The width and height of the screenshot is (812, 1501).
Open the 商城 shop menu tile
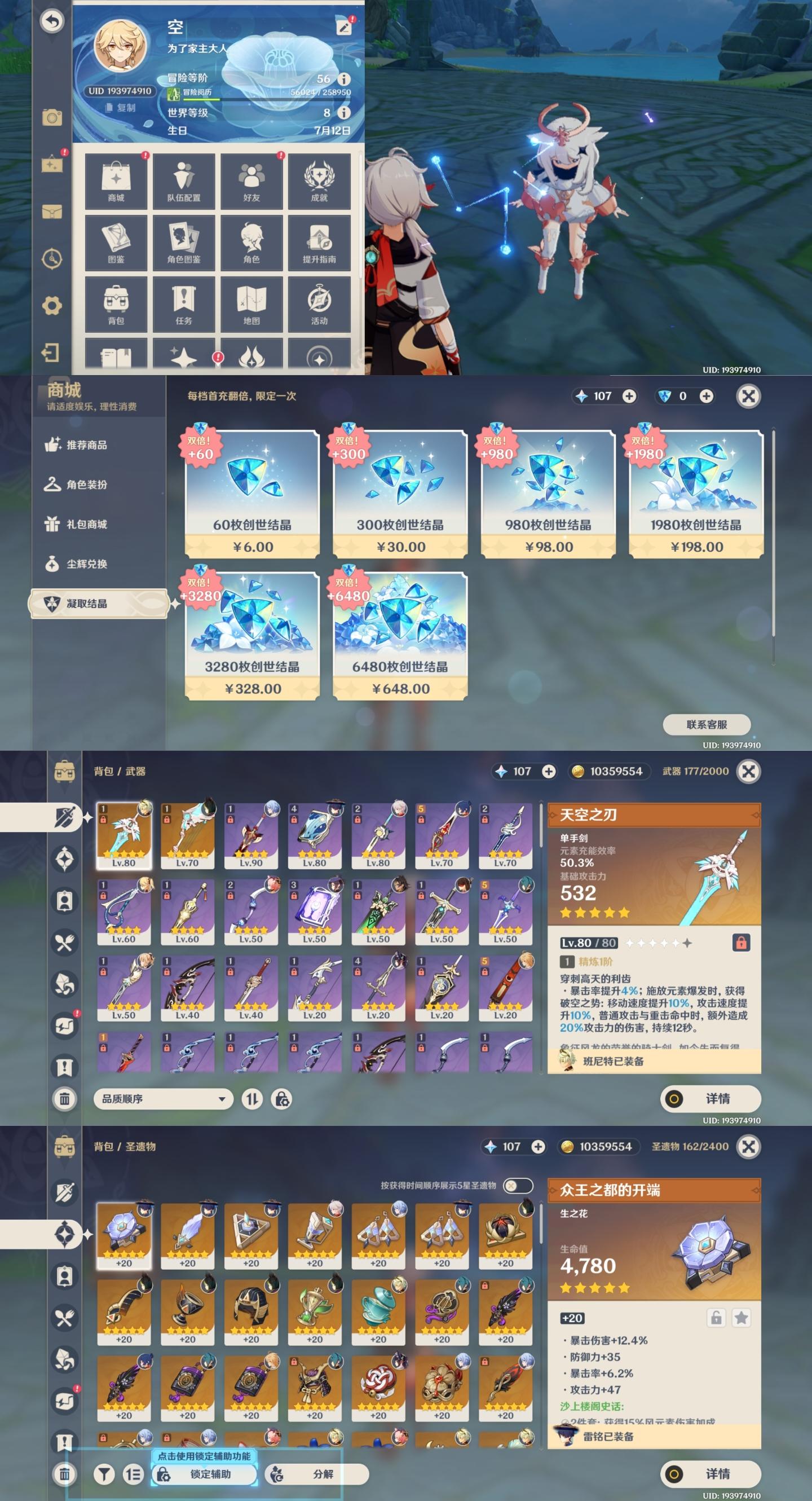[116, 181]
